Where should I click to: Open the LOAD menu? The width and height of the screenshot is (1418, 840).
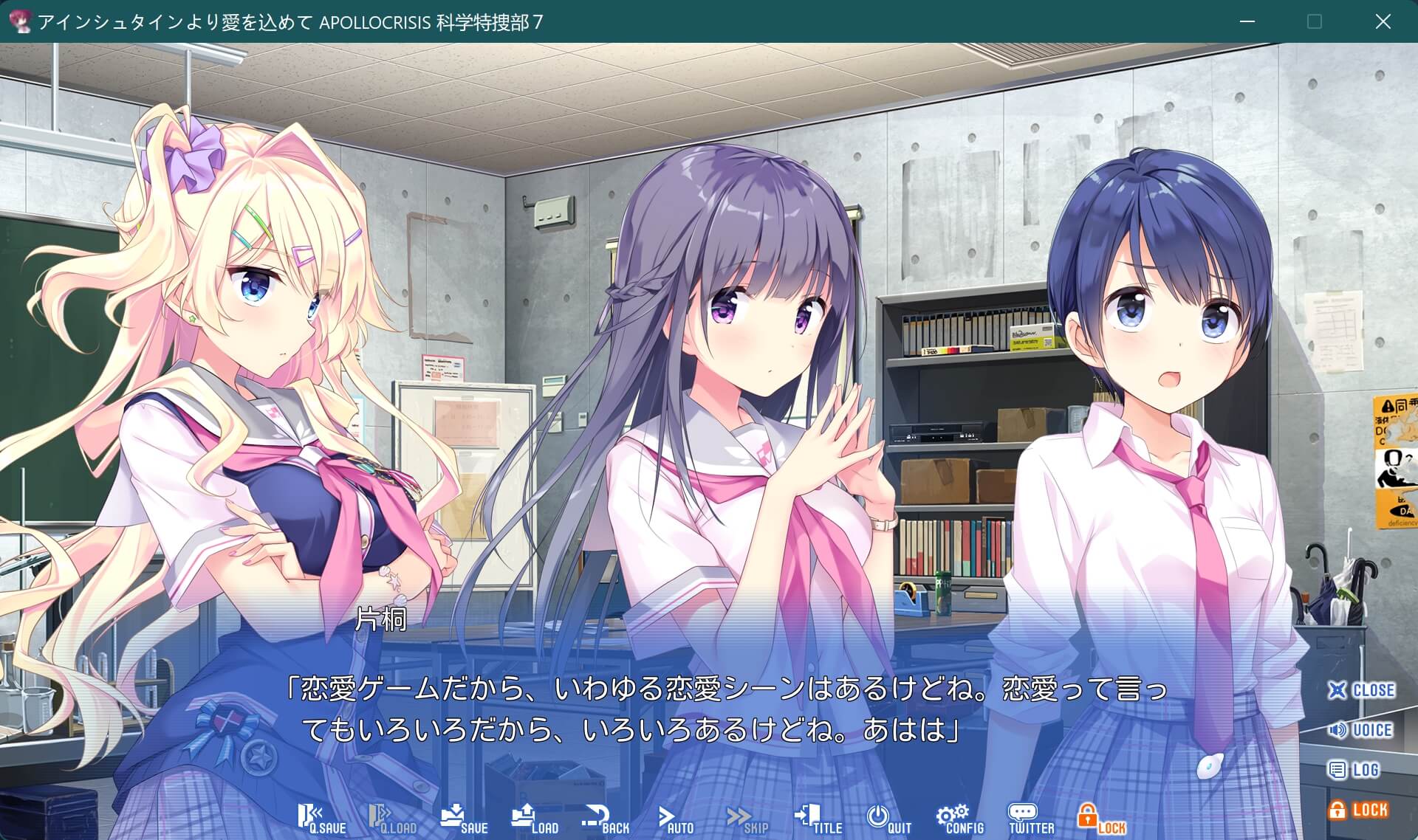[x=535, y=819]
